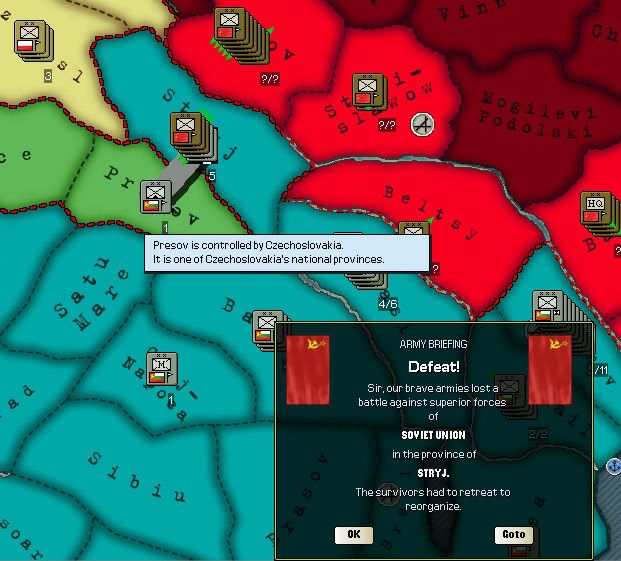
Task: Select the headquarters unit near Napoca
Action: 161,369
